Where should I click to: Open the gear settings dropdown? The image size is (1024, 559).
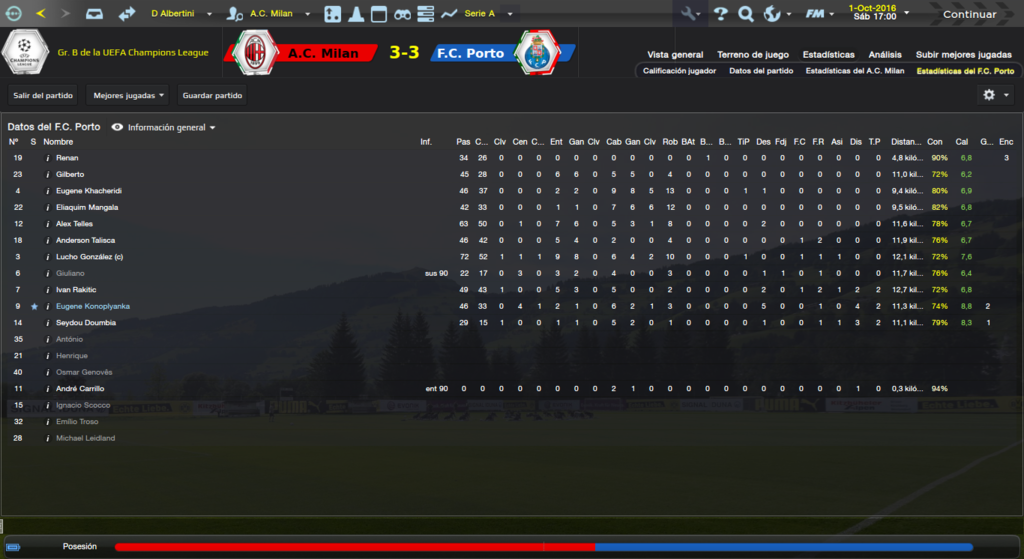(995, 95)
